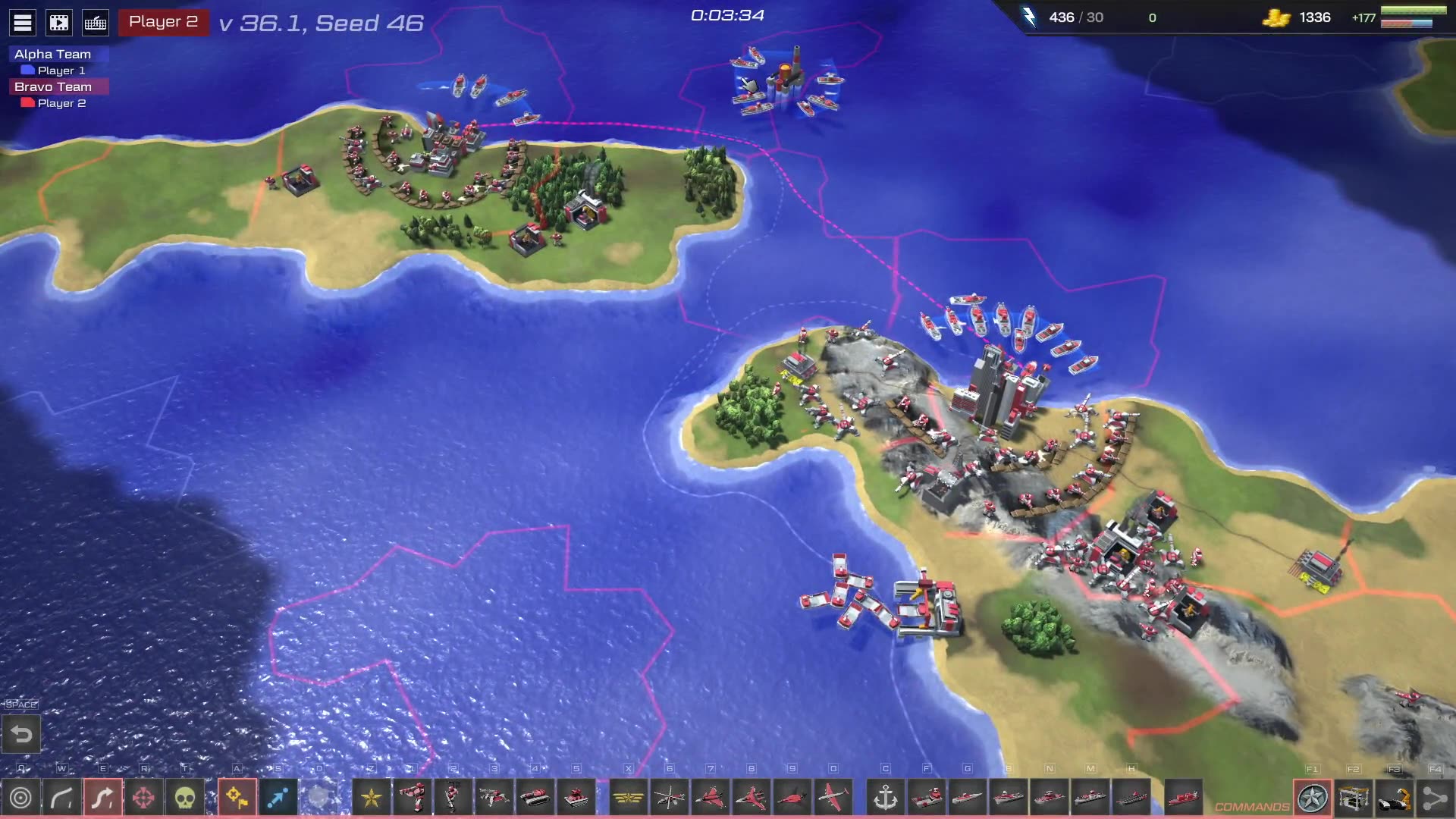Click the undo arrow button

point(21,734)
